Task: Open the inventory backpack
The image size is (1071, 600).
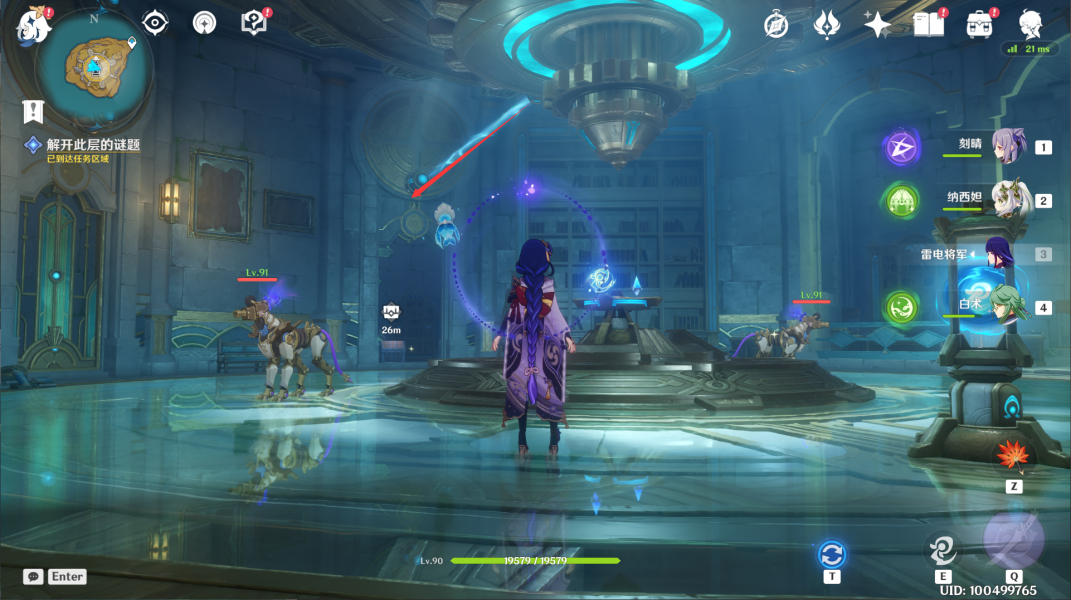Action: coord(979,25)
